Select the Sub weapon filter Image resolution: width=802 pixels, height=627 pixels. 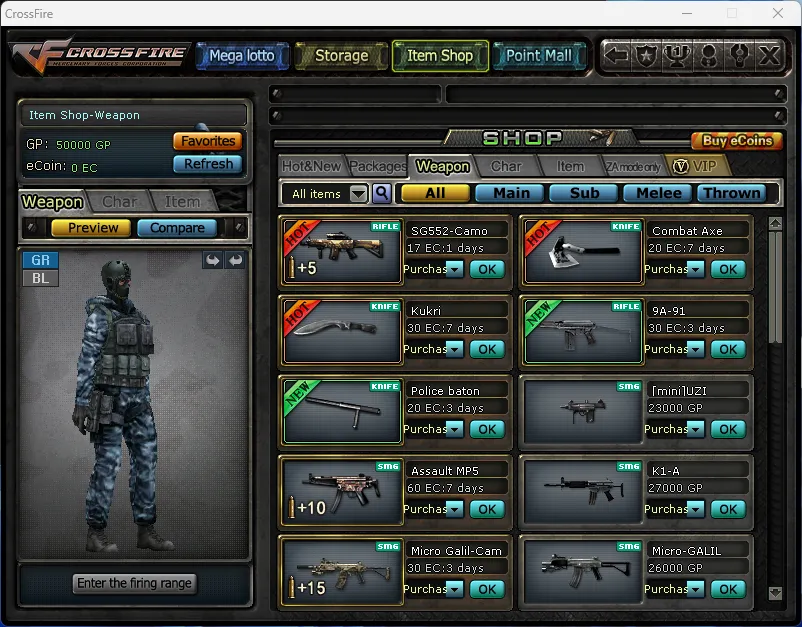pyautogui.click(x=585, y=193)
